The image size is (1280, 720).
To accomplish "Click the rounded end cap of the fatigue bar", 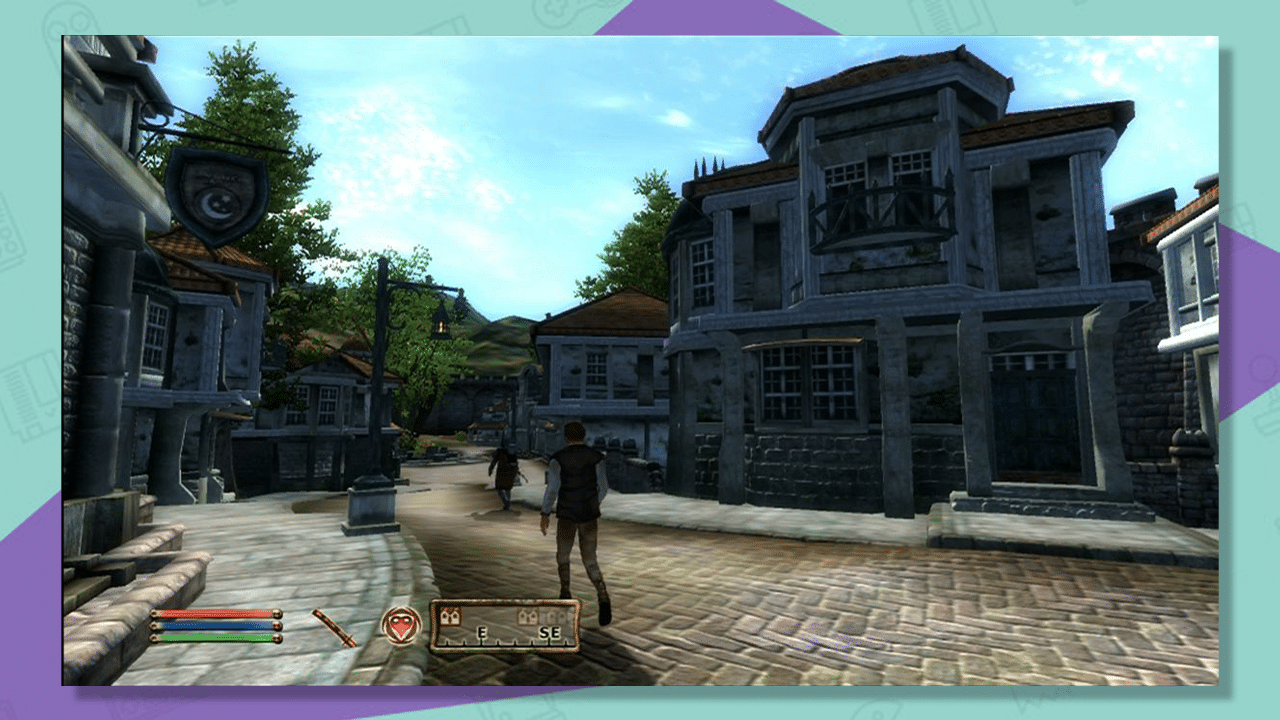I will pos(279,637).
